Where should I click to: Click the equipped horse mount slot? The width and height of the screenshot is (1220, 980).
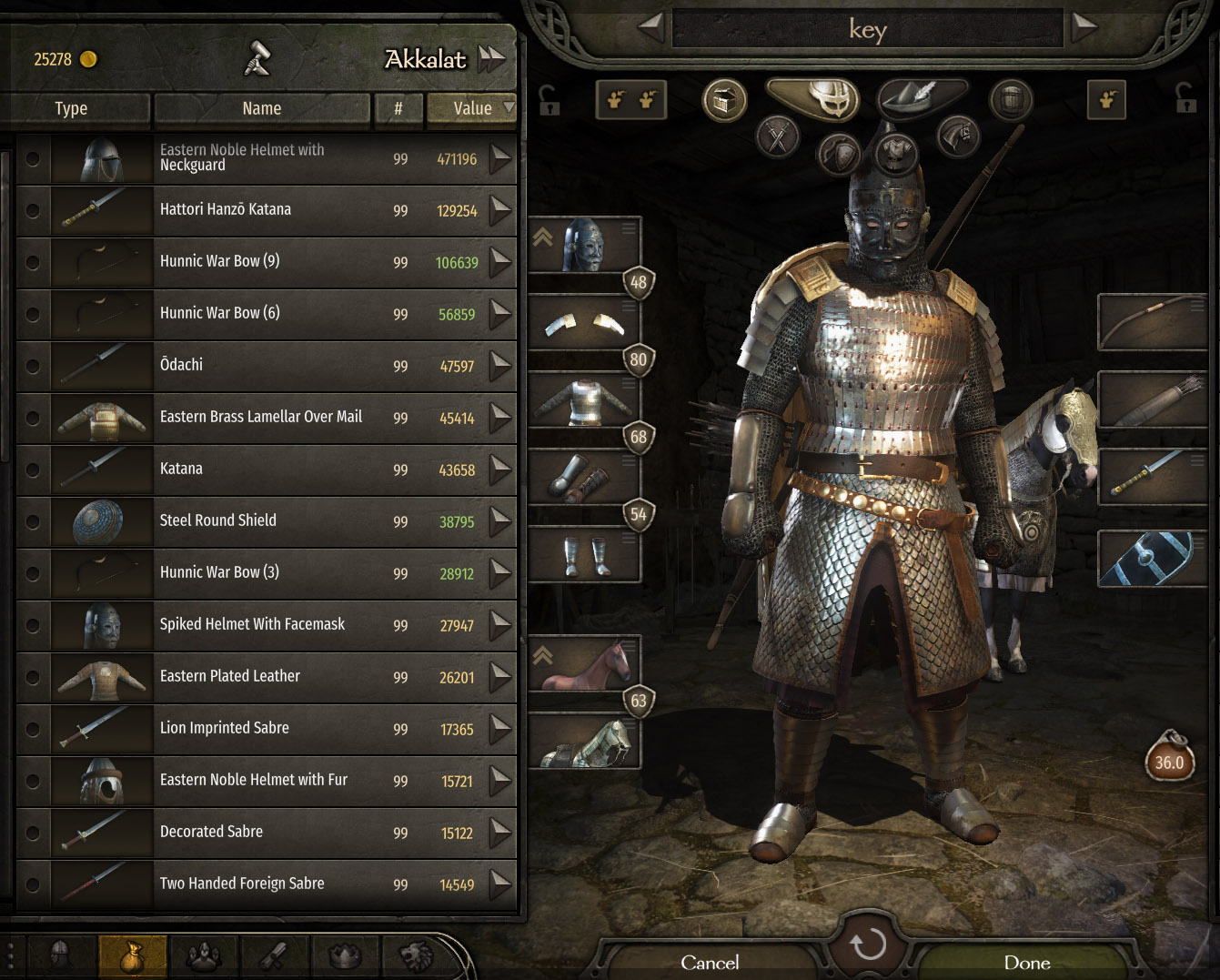pos(583,664)
